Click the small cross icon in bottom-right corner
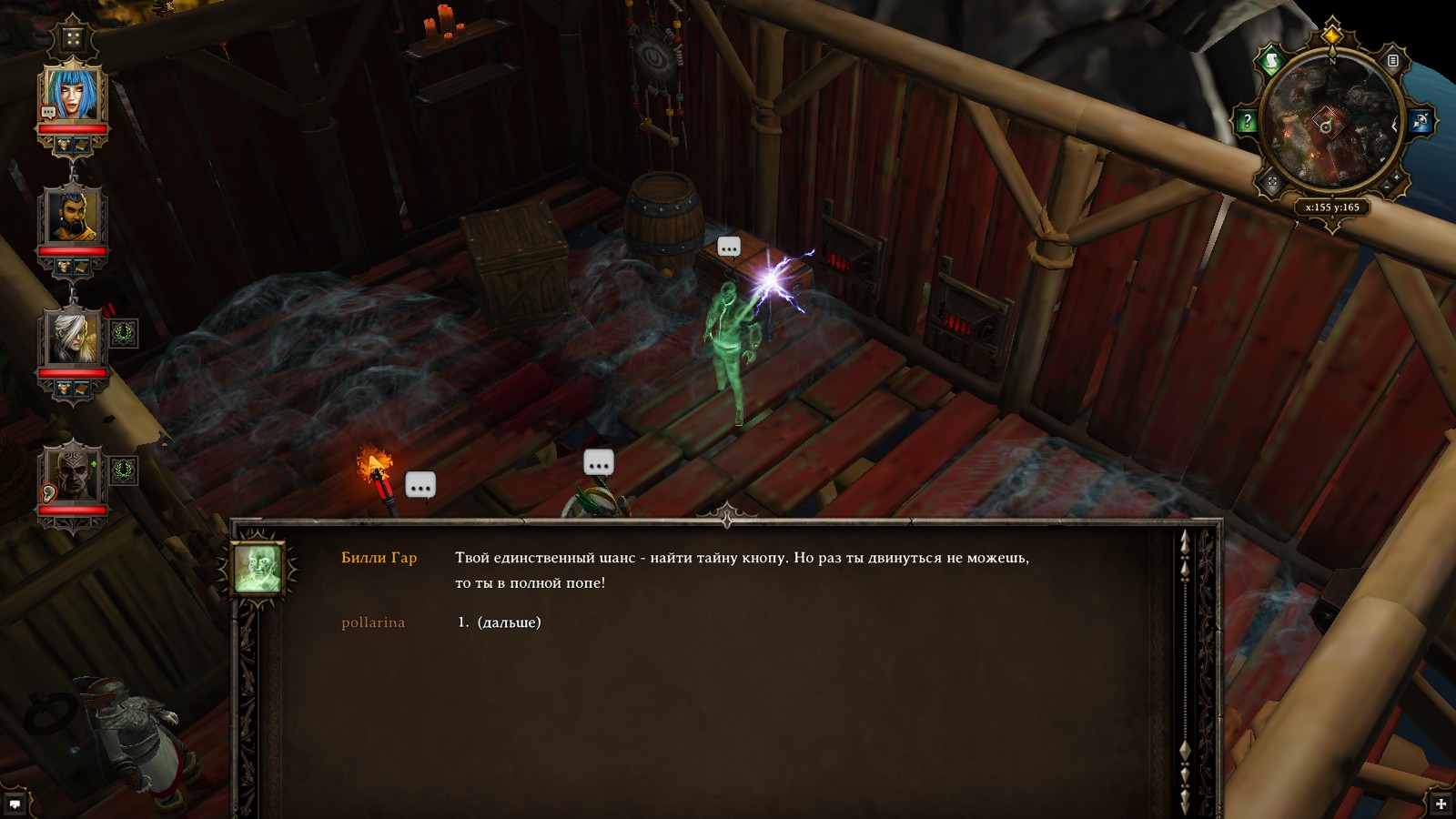The height and width of the screenshot is (819, 1456). click(x=1441, y=804)
